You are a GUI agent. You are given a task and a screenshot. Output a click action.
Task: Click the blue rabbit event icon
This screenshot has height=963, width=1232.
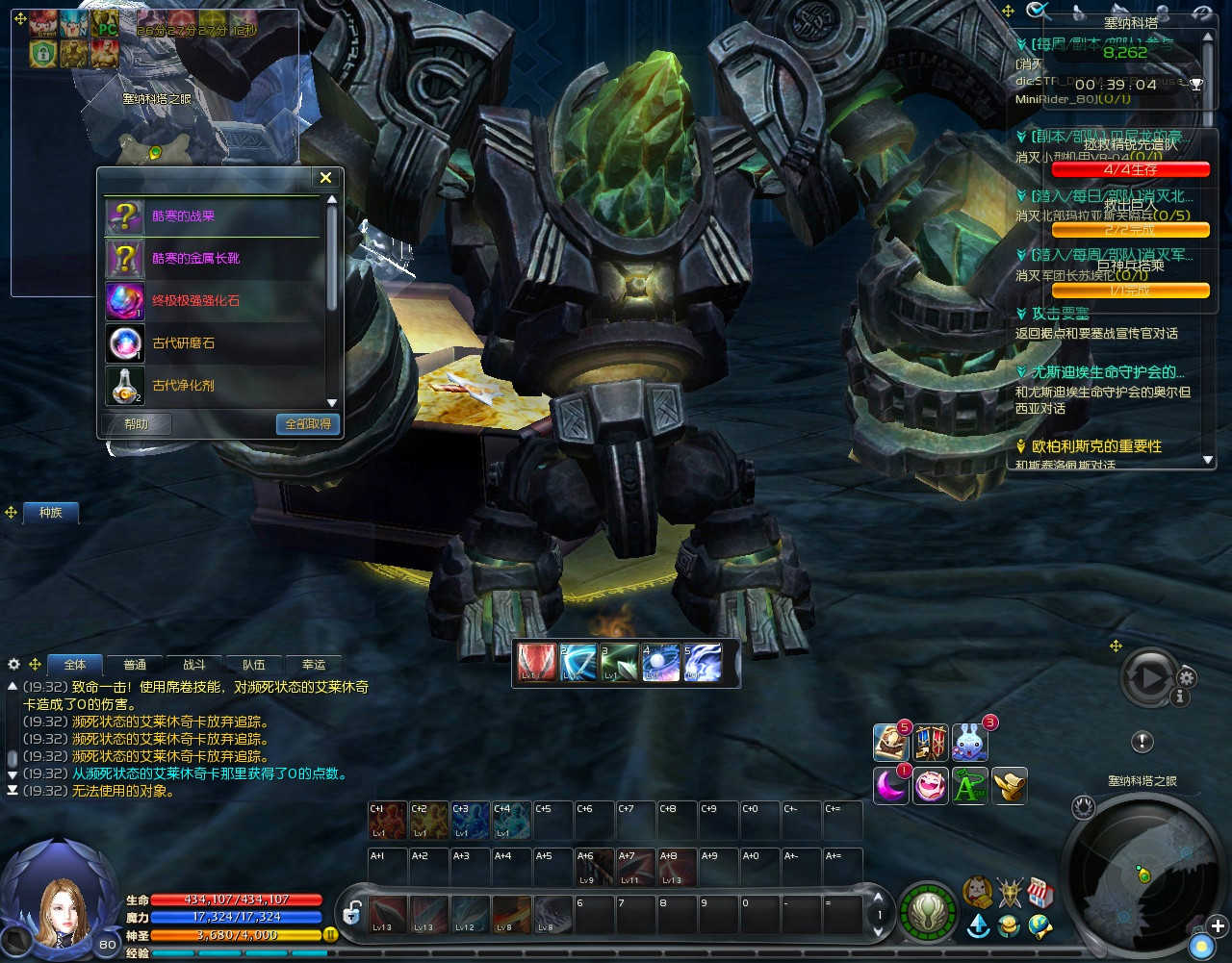tap(969, 743)
